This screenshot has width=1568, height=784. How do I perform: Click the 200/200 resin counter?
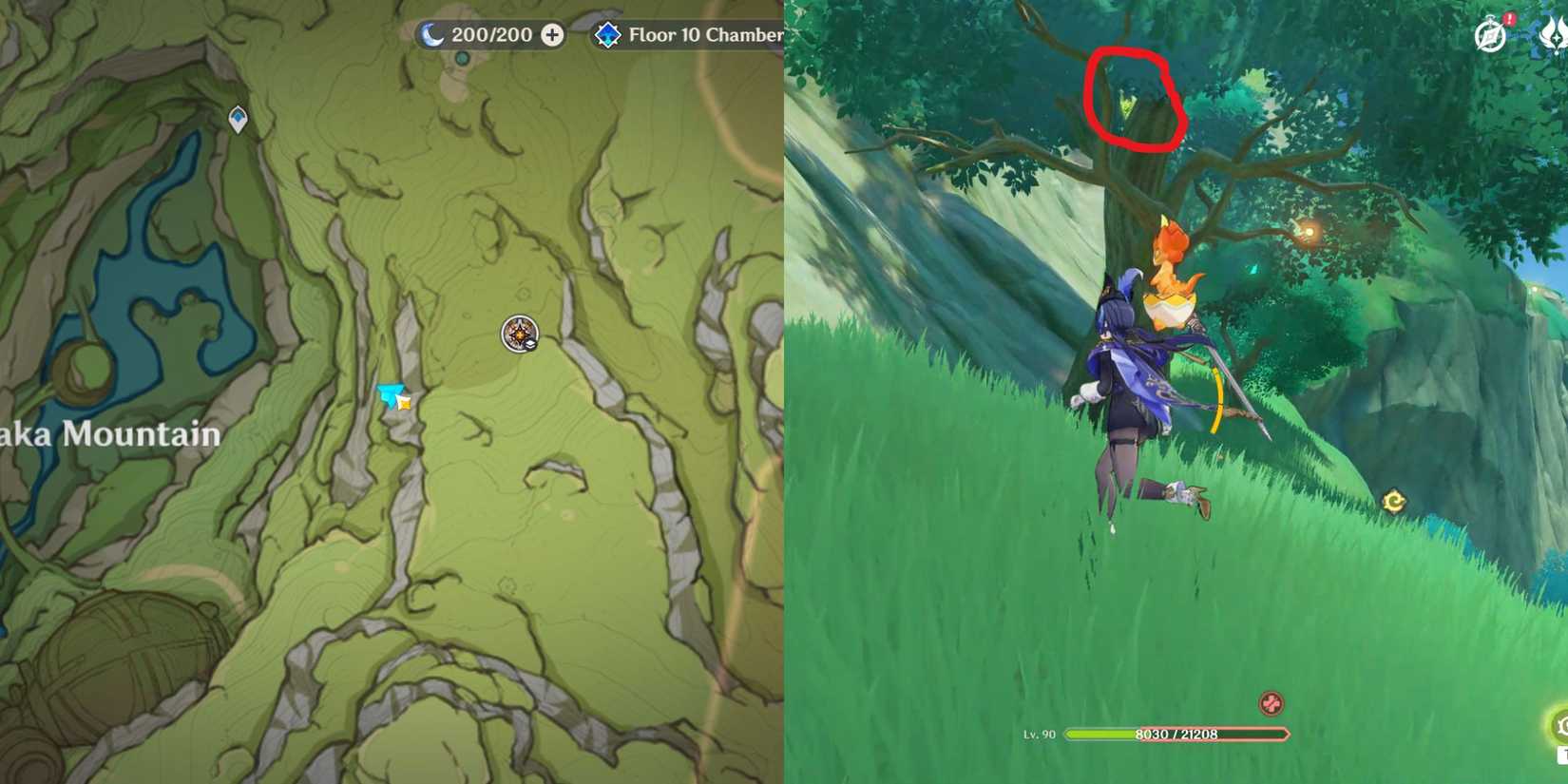pyautogui.click(x=485, y=34)
